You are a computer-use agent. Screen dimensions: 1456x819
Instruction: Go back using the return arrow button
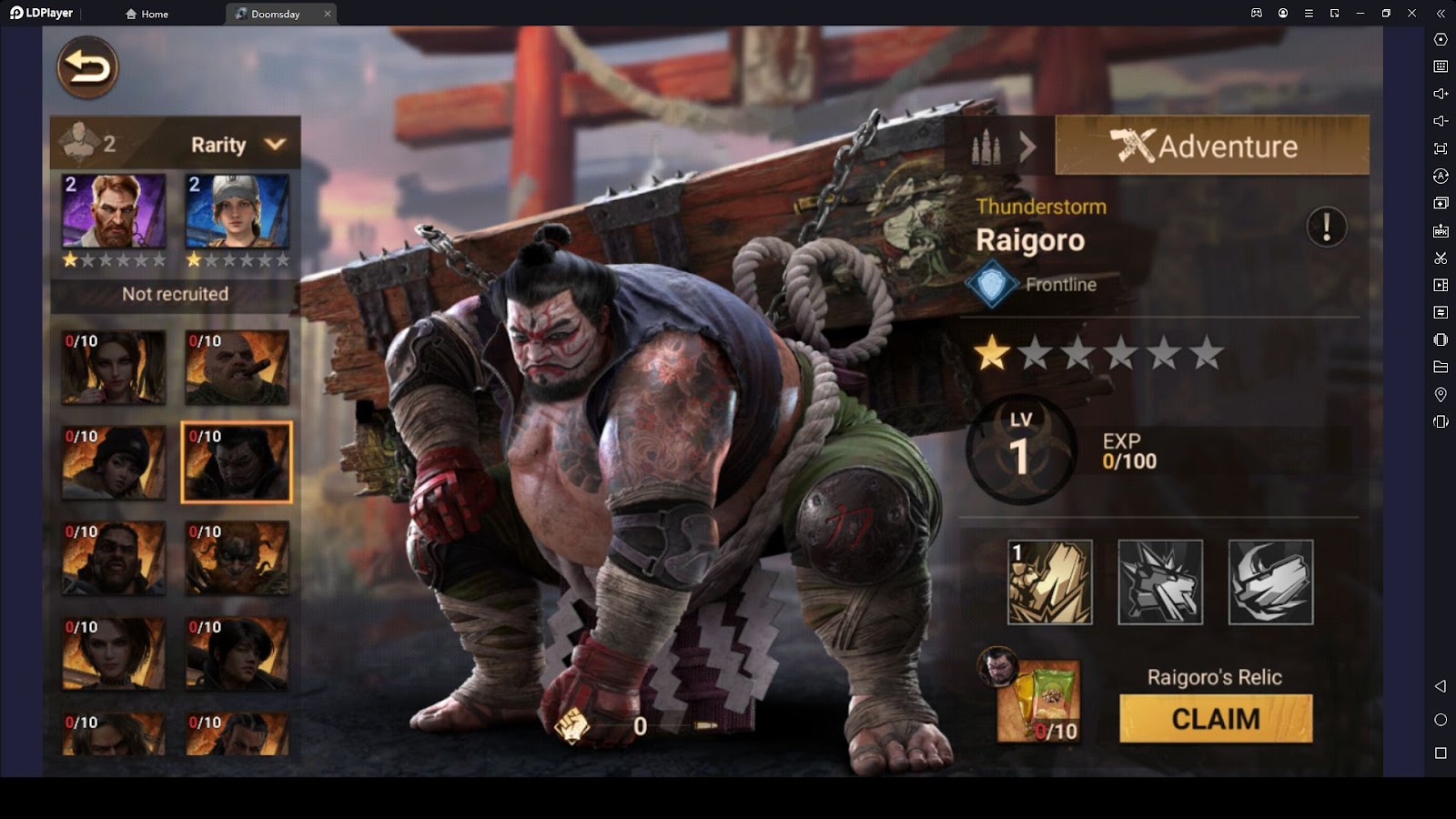tap(87, 67)
